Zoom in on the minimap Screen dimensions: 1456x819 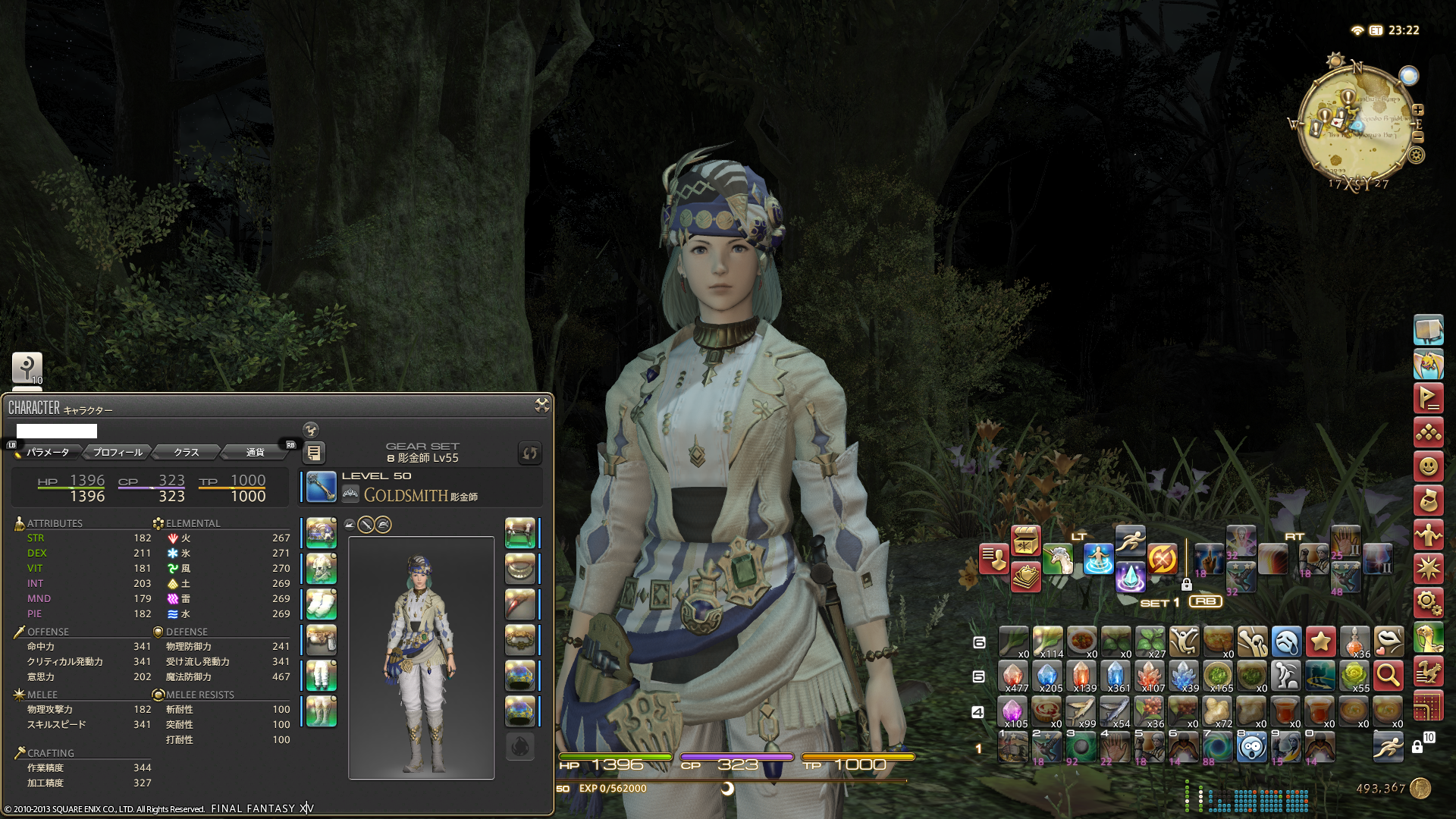pos(1418,110)
